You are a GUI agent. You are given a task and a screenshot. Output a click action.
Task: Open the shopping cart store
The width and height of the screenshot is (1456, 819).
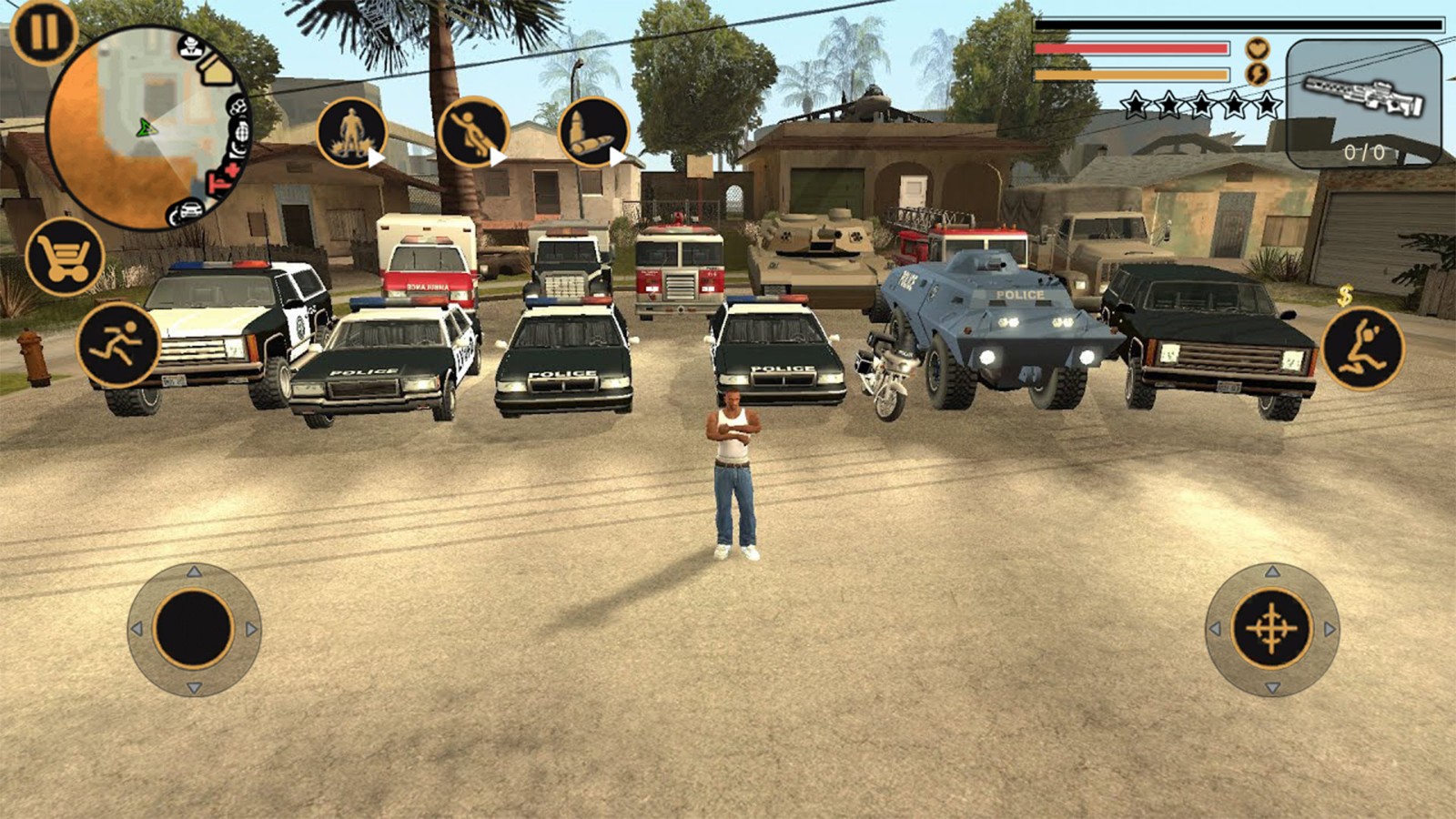(x=65, y=257)
